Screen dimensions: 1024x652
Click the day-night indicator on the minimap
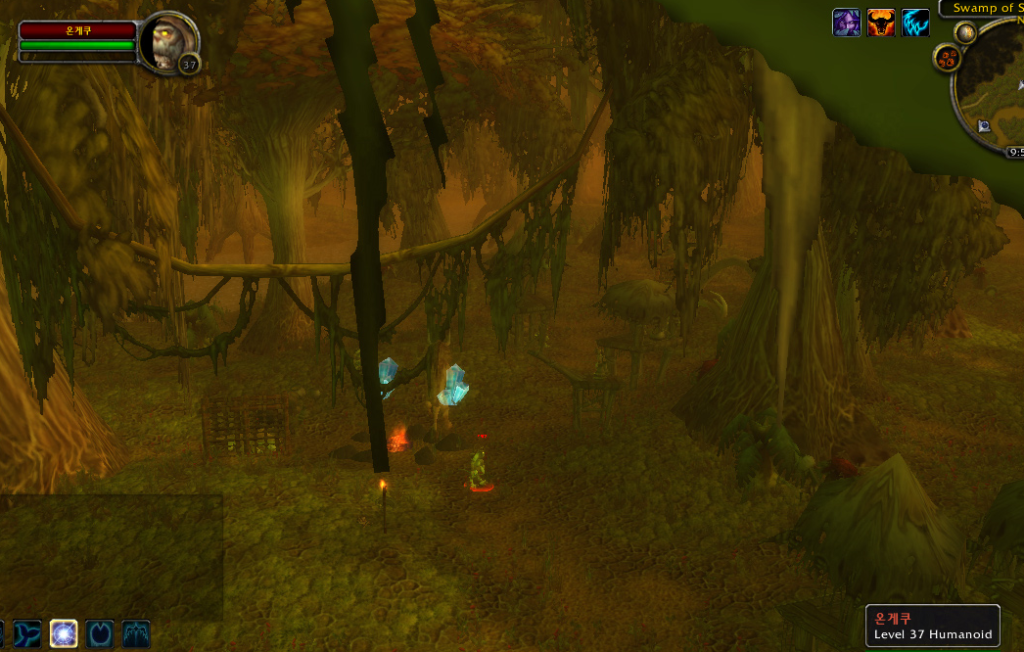click(965, 33)
